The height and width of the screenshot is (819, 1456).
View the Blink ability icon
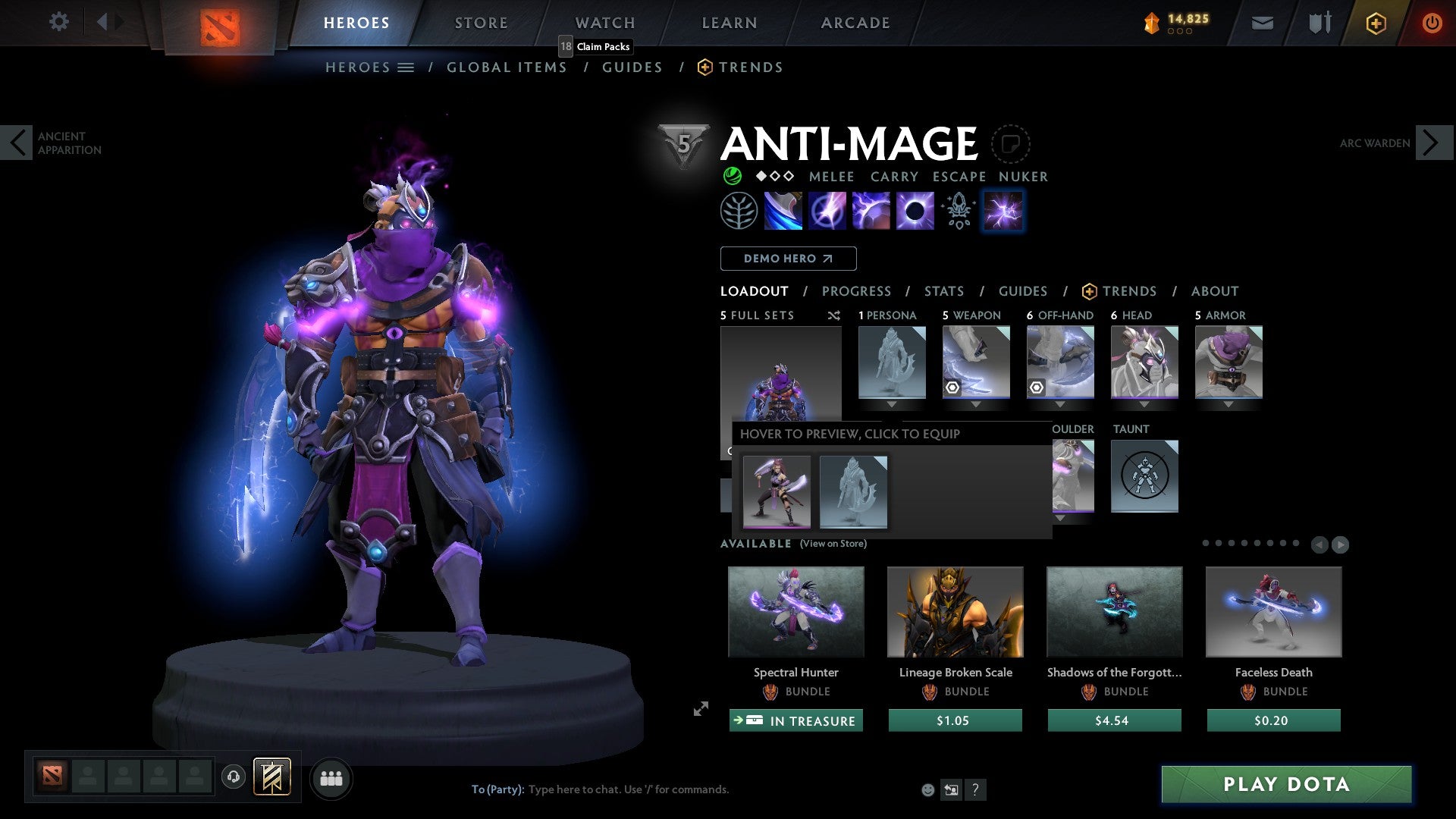[829, 210]
